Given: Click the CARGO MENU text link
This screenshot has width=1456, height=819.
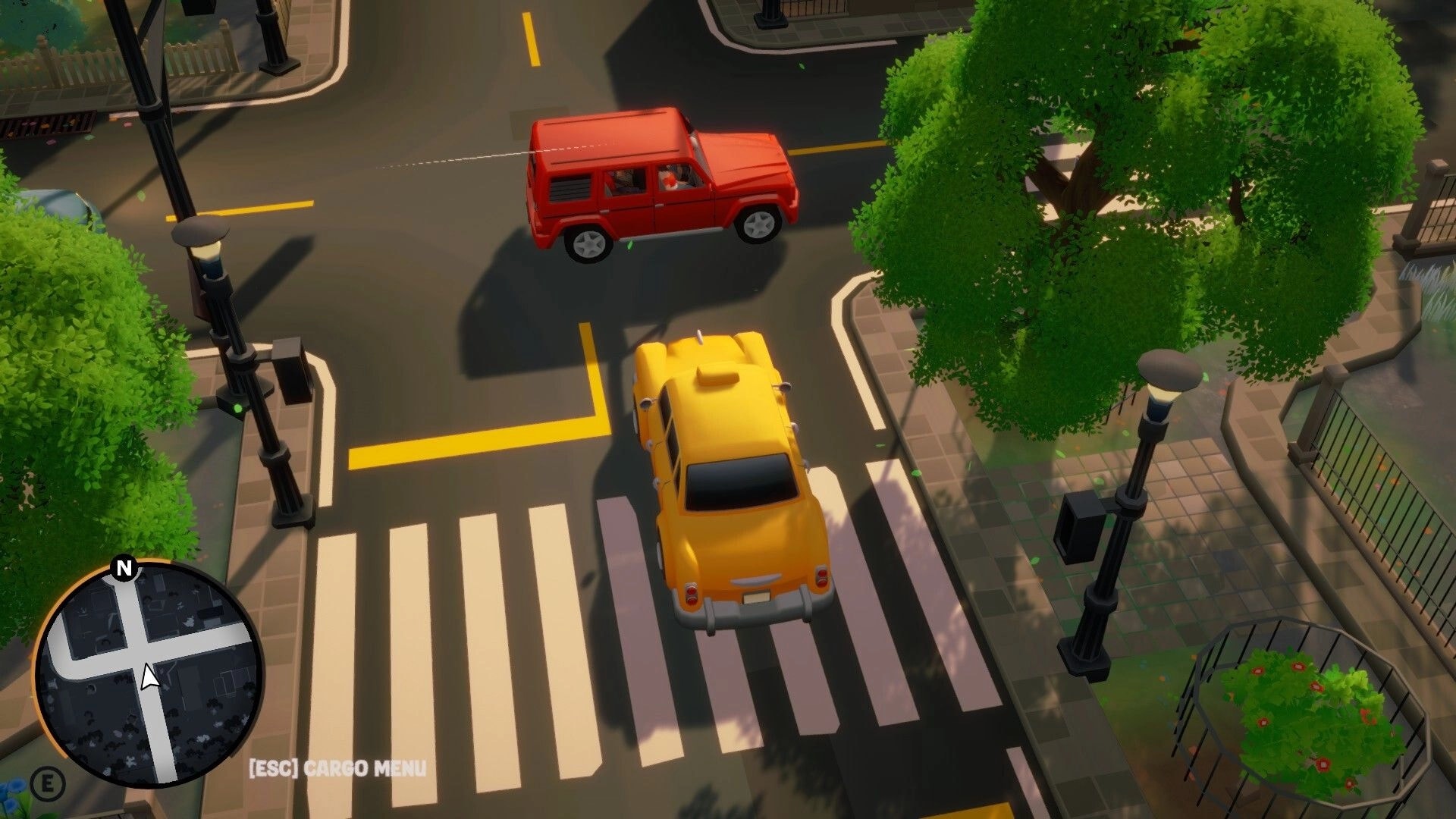Looking at the screenshot, I should 365,767.
